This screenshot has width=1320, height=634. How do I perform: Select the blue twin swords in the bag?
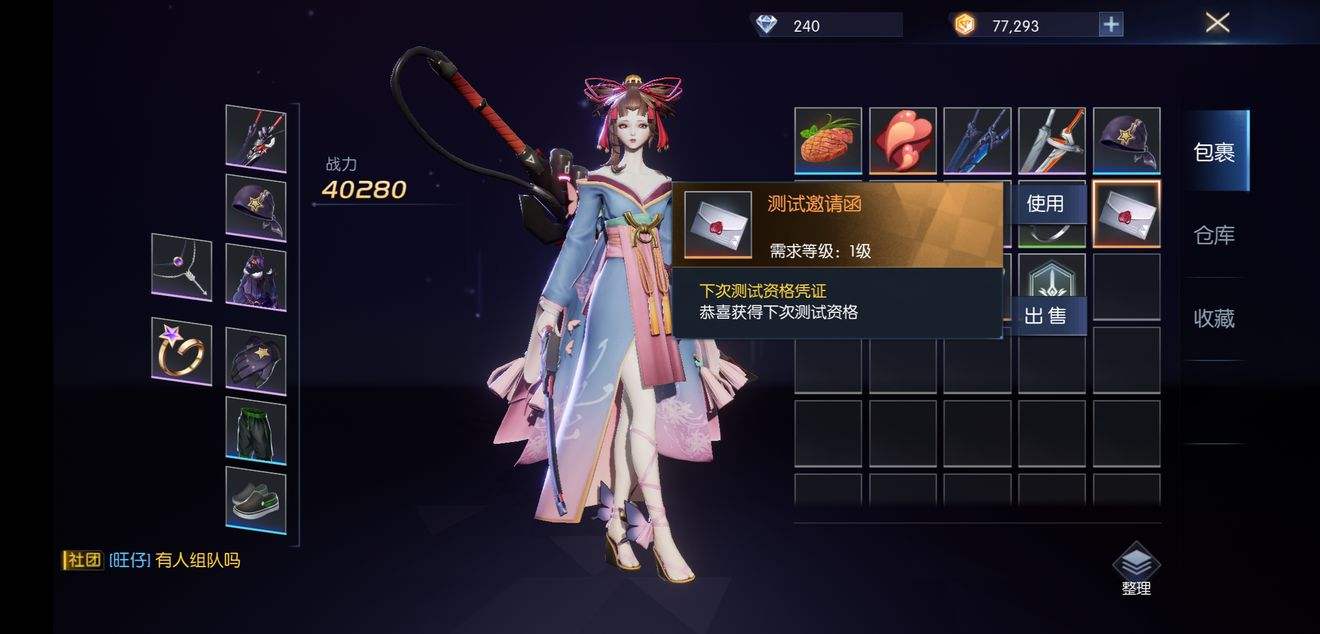977,141
